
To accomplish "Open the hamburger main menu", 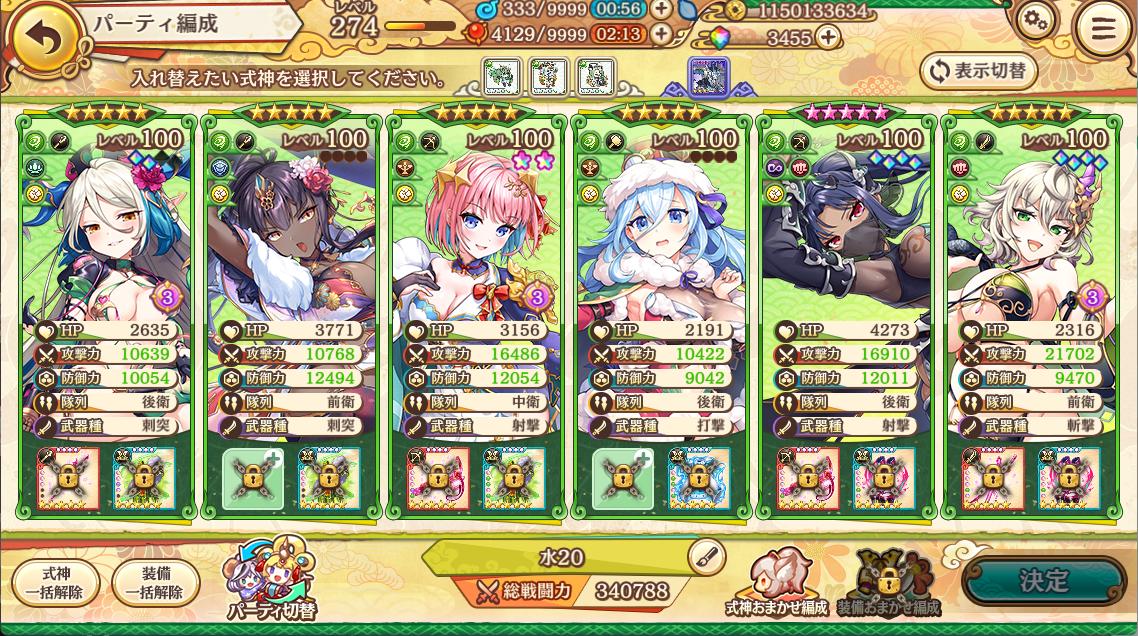I will pos(1103,28).
